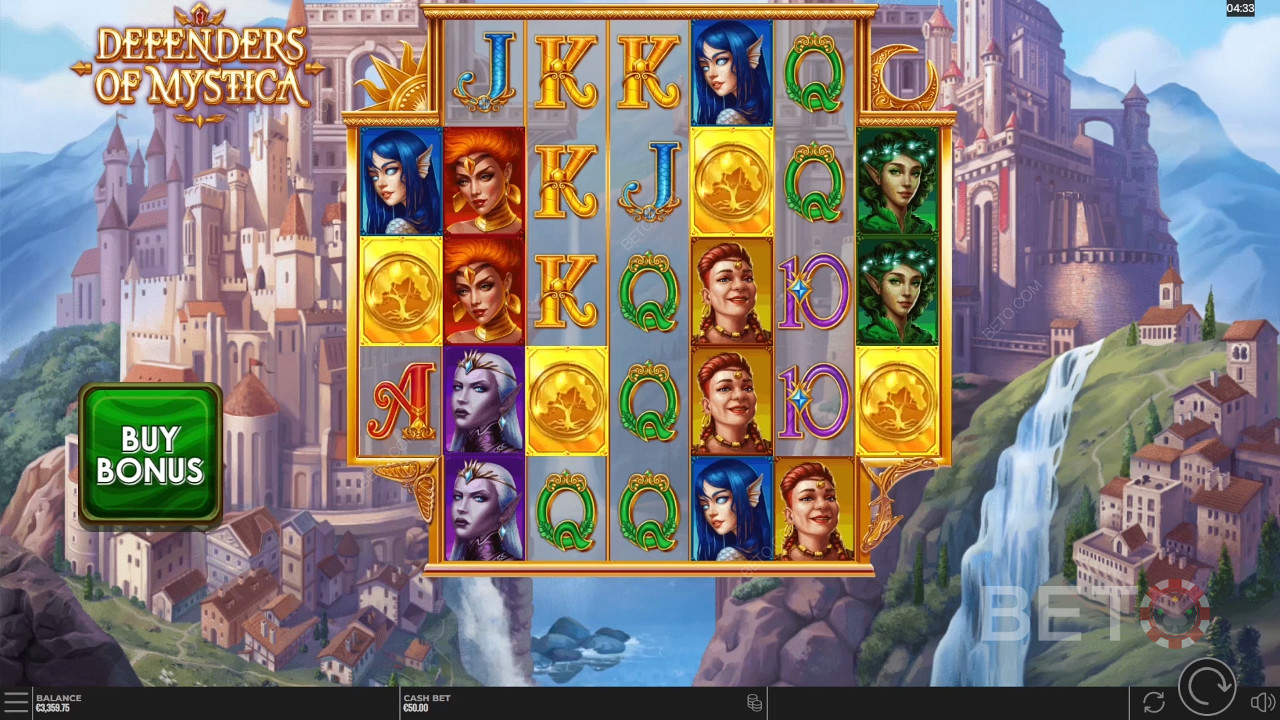The height and width of the screenshot is (720, 1280).
Task: Open the autoplay spin options
Action: pyautogui.click(x=1153, y=702)
